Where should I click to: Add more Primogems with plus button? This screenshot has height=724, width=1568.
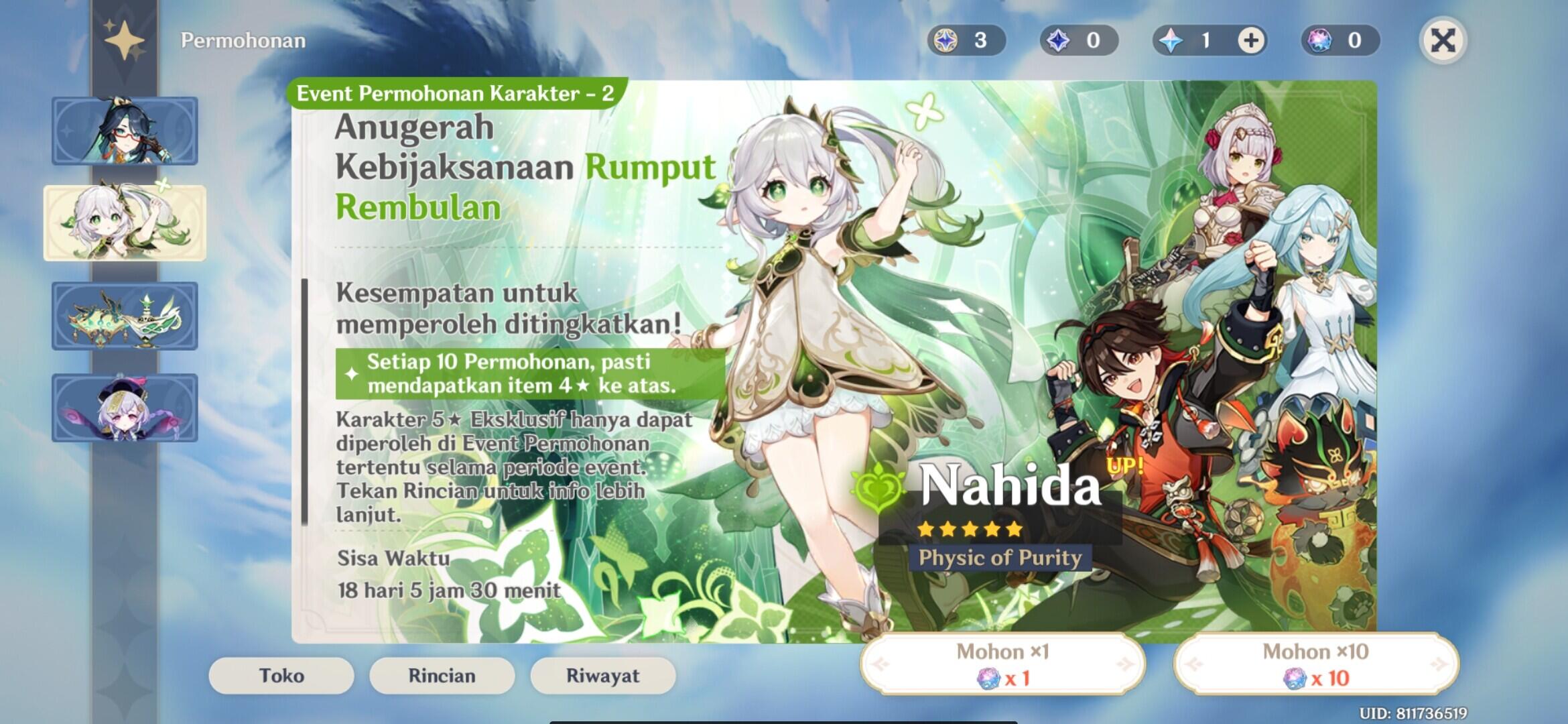[x=1250, y=41]
